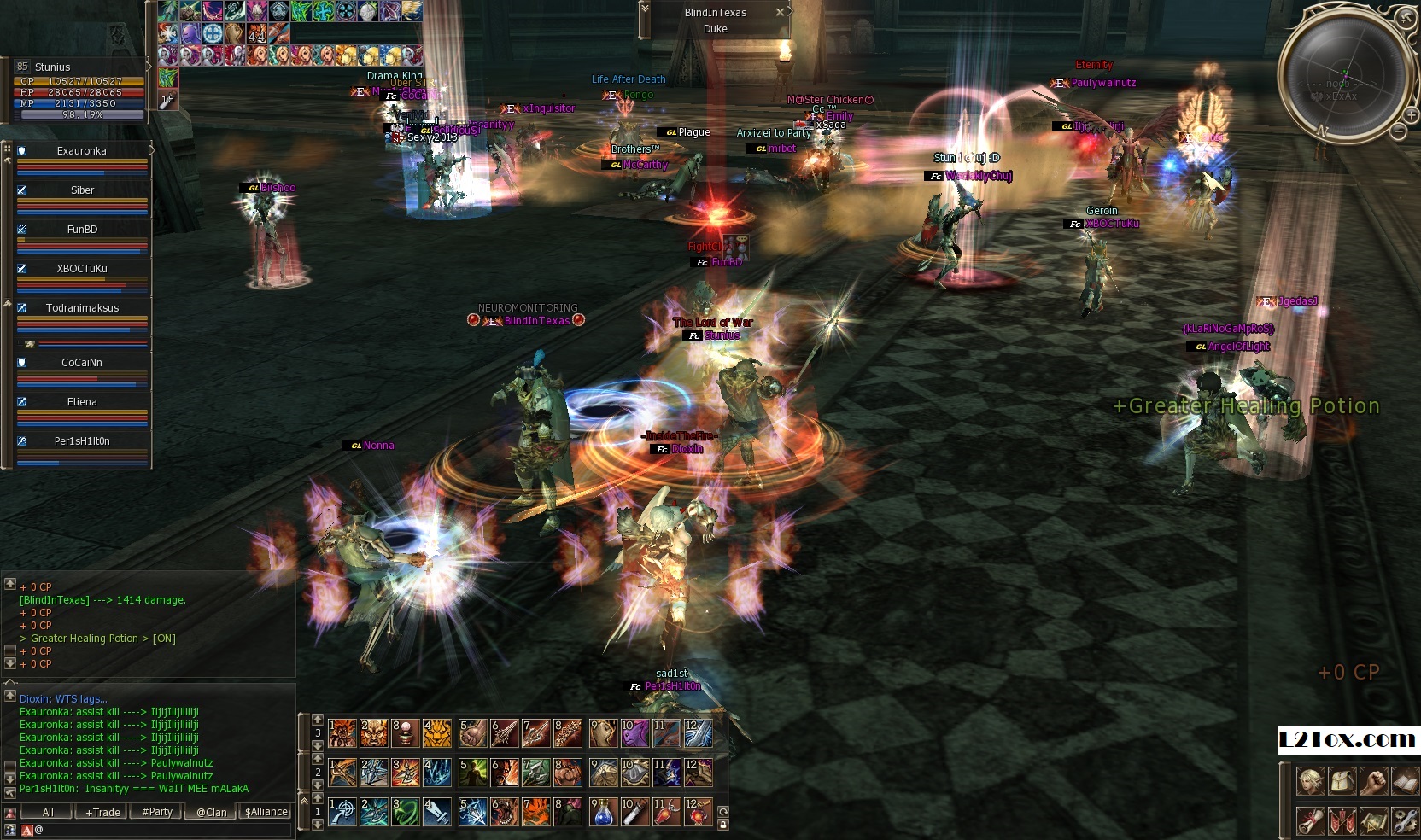Open the inventory bag icon
This screenshot has width=1421, height=840.
click(1342, 780)
